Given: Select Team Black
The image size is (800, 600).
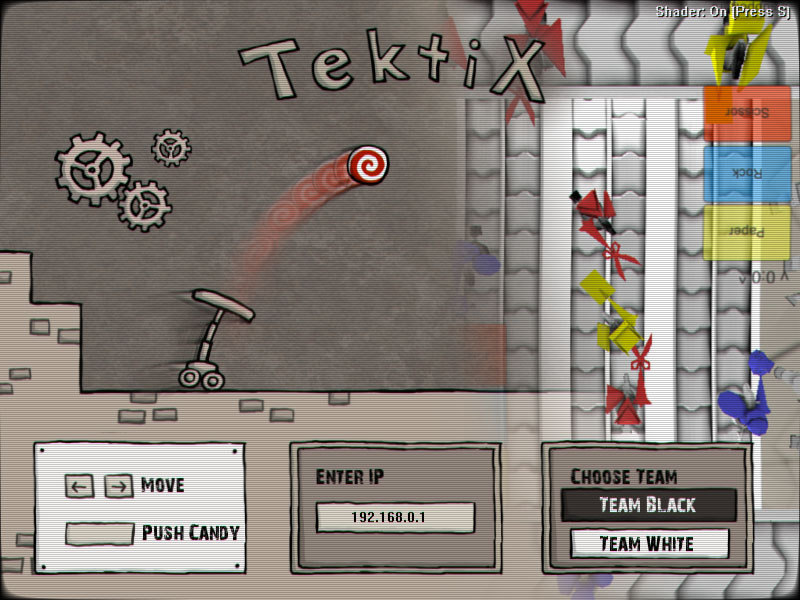Looking at the screenshot, I should click(648, 505).
